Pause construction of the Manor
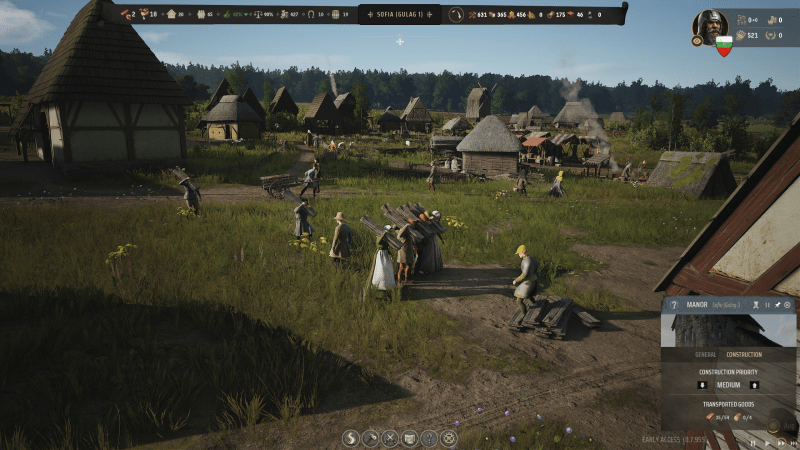 tap(767, 304)
